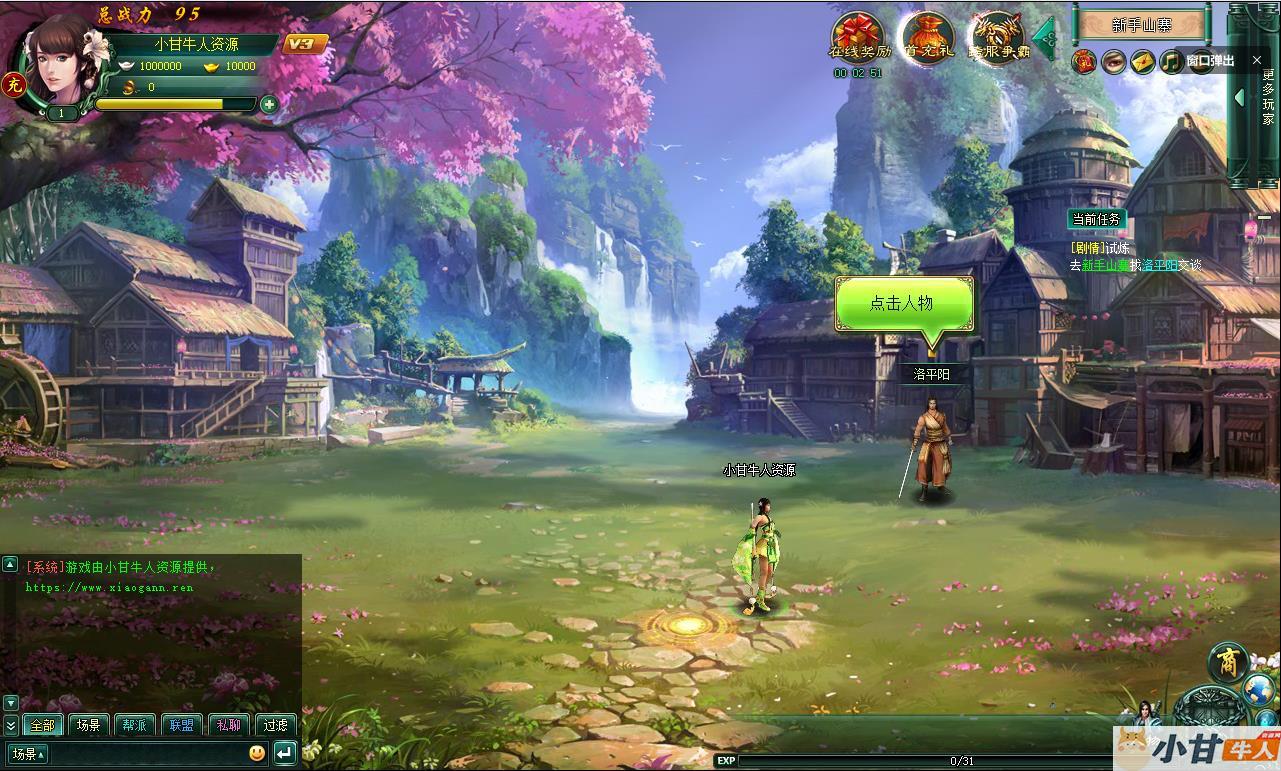Click the plus button beside the energy bar
The height and width of the screenshot is (771, 1281).
click(268, 104)
